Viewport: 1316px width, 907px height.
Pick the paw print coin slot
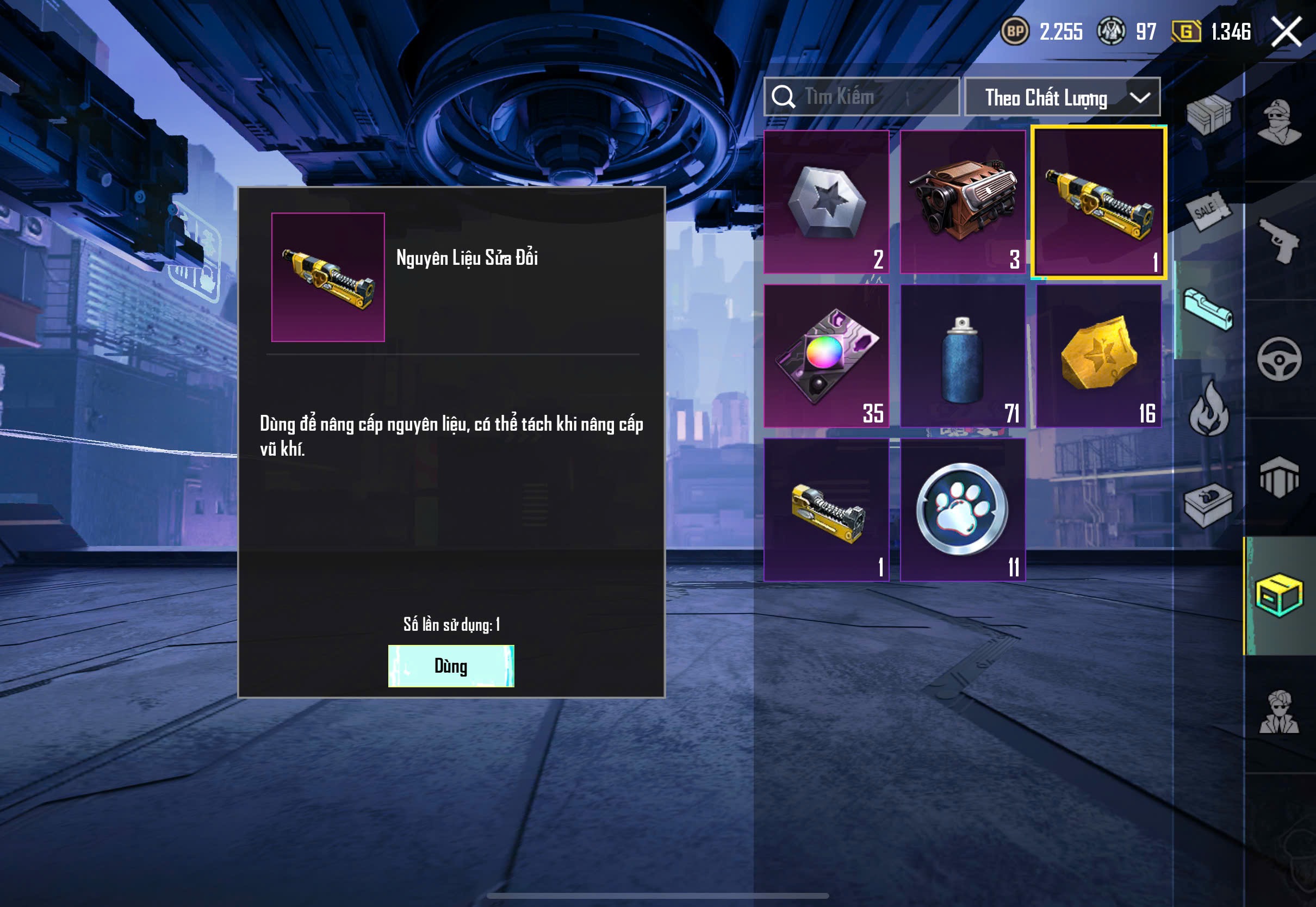click(x=963, y=509)
